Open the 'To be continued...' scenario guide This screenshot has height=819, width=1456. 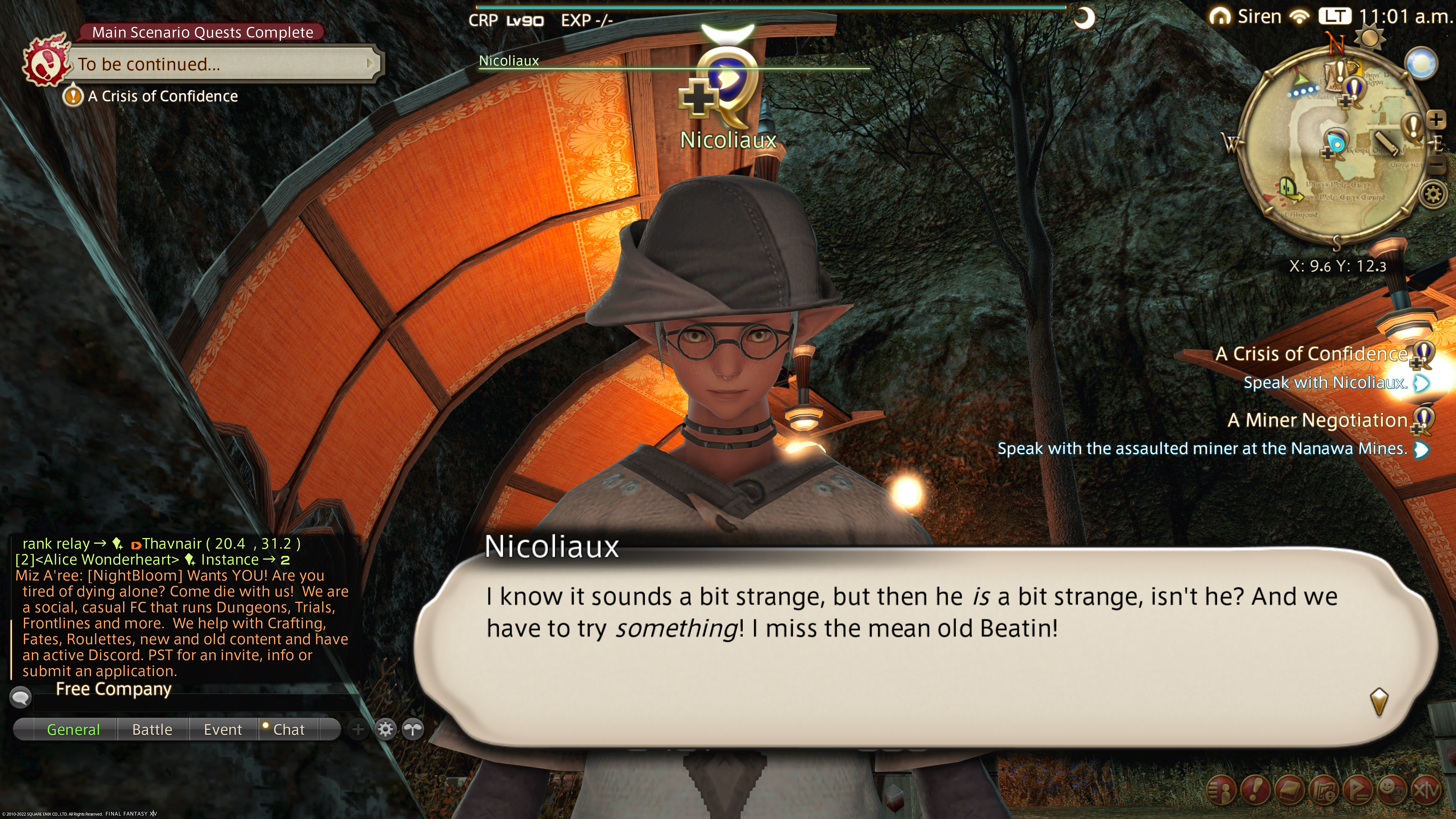220,64
